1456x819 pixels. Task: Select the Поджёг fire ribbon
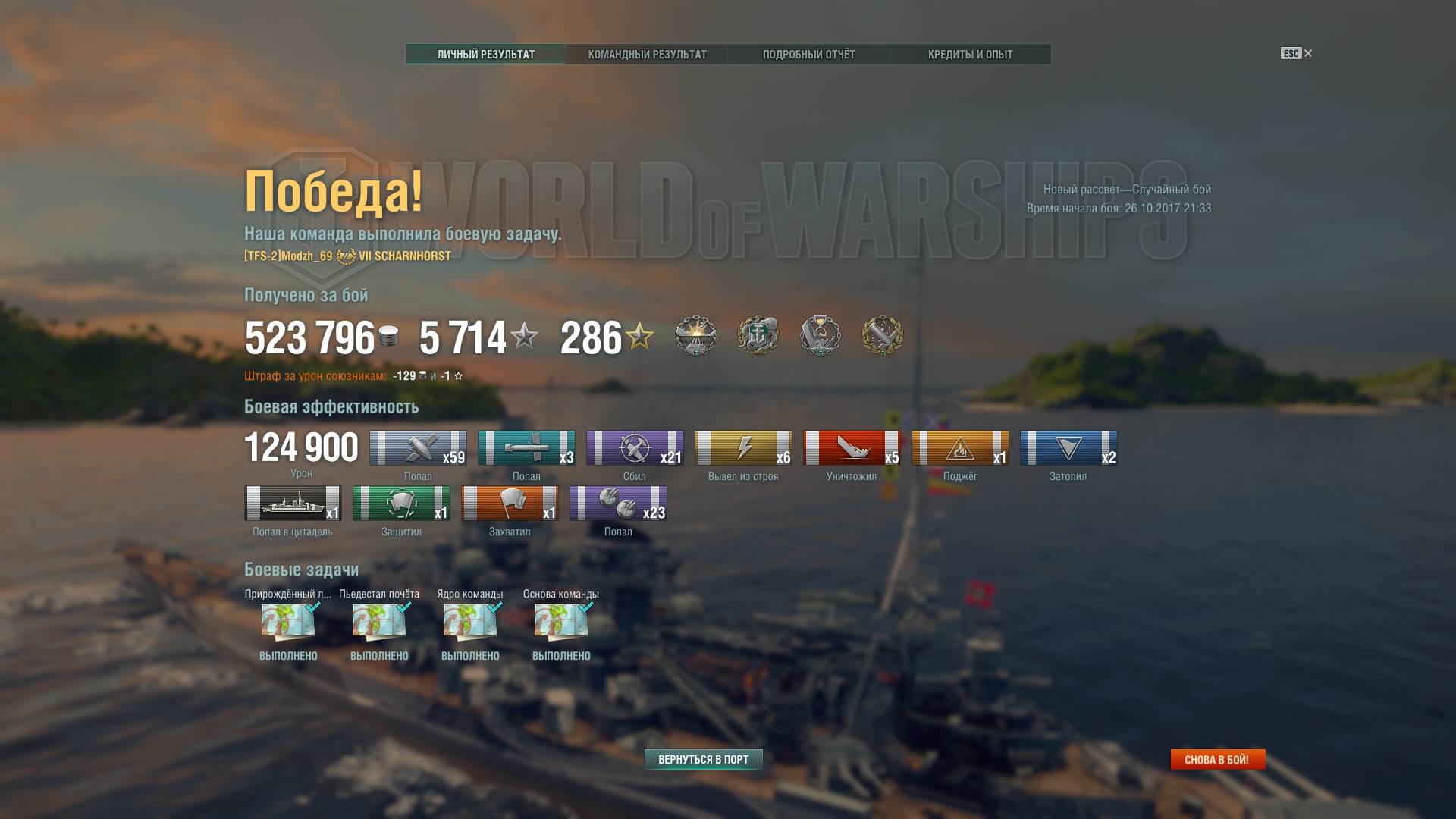coord(960,447)
